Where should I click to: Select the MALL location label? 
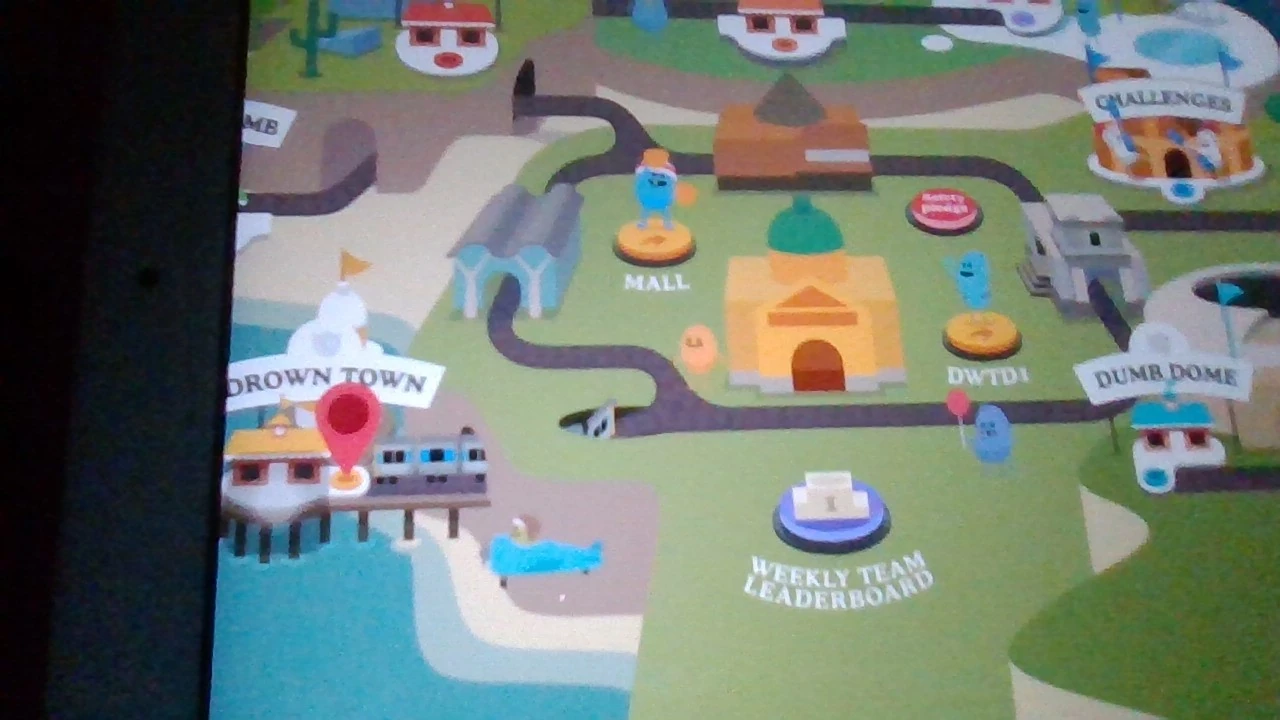point(655,283)
